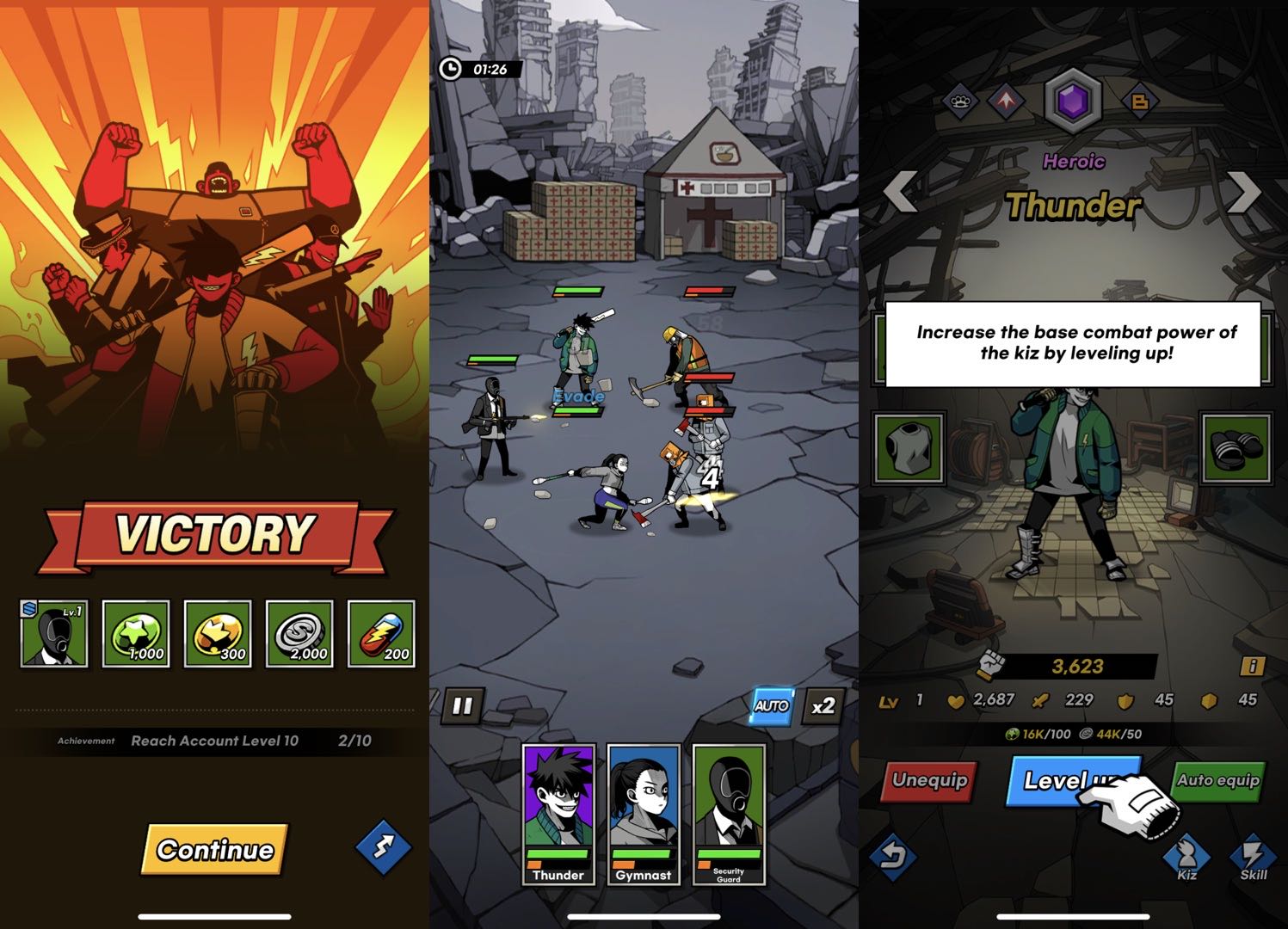The image size is (1288, 929).
Task: Select the 2,000 silver coin reward
Action: click(x=299, y=634)
